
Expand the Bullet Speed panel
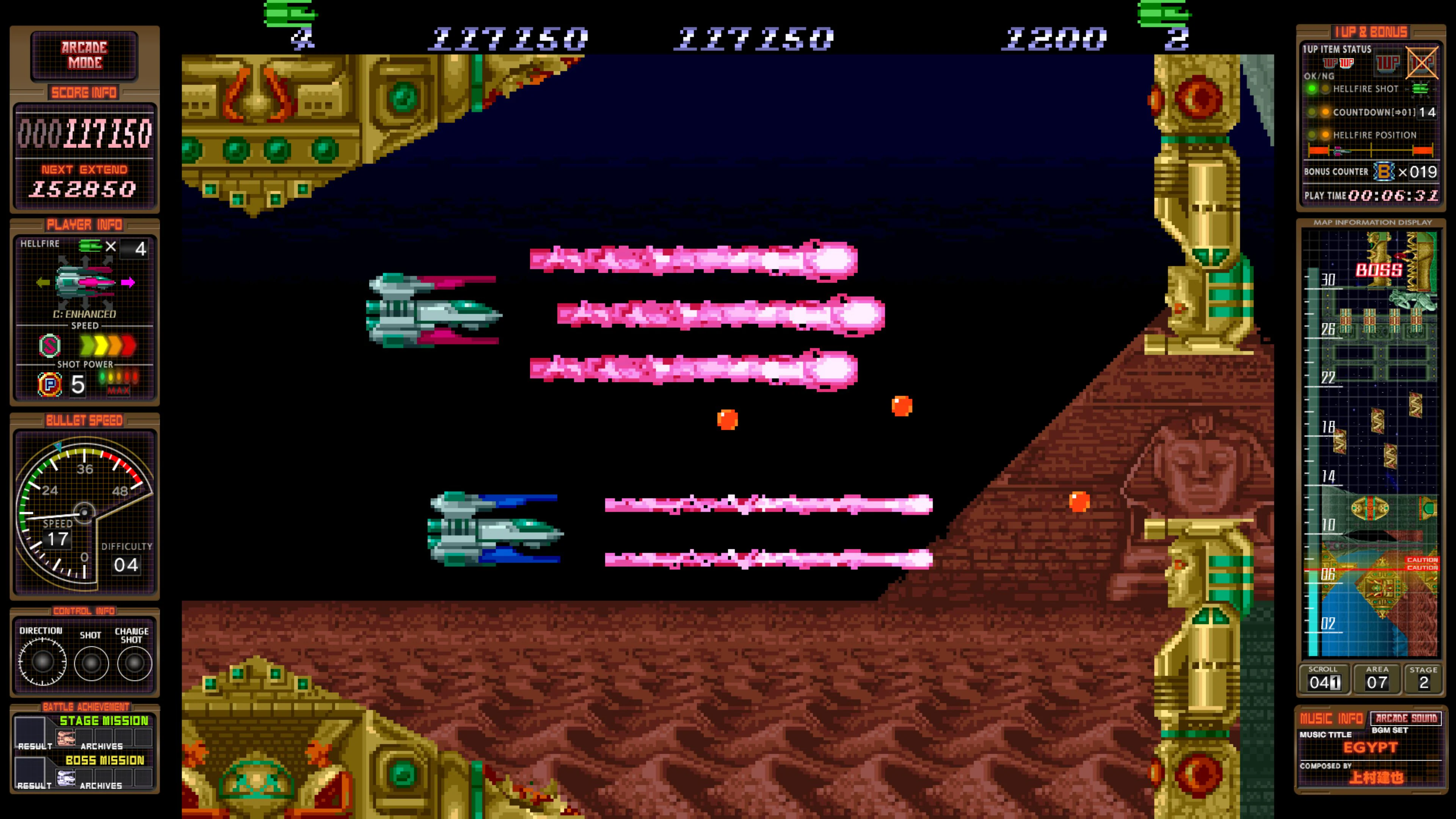[85, 420]
